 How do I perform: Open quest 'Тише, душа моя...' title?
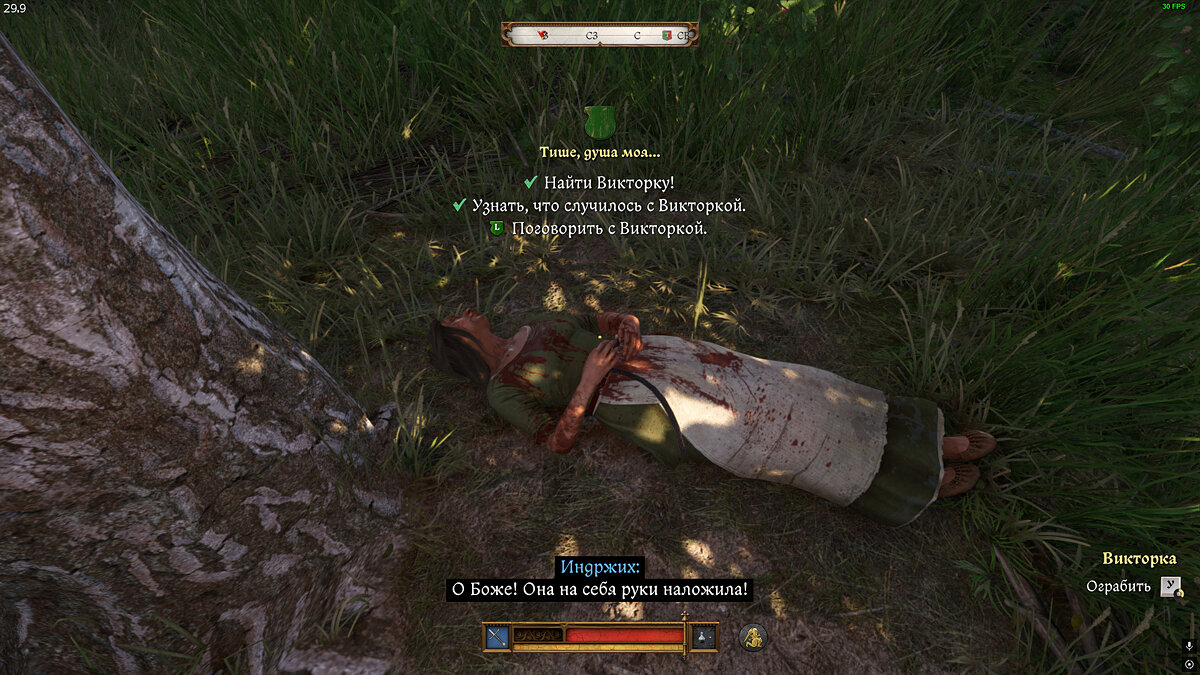coord(599,153)
